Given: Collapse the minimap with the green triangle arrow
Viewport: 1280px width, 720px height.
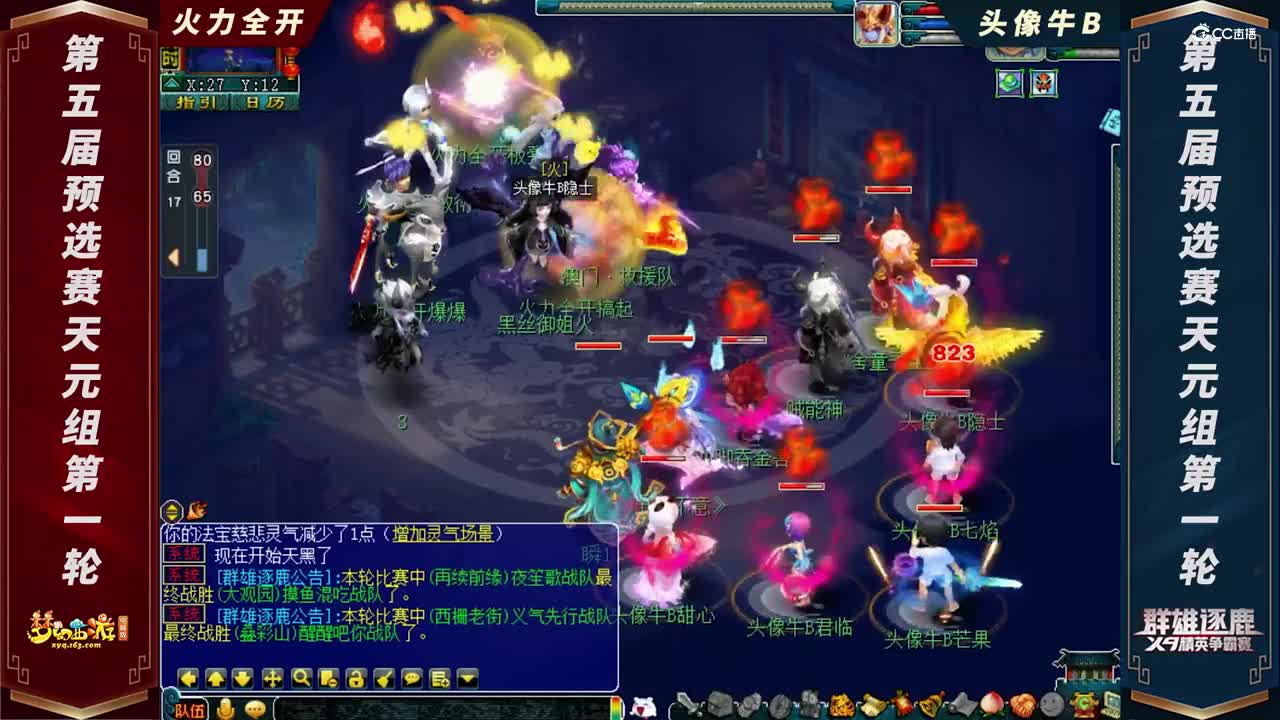Looking at the screenshot, I should coord(174,83).
